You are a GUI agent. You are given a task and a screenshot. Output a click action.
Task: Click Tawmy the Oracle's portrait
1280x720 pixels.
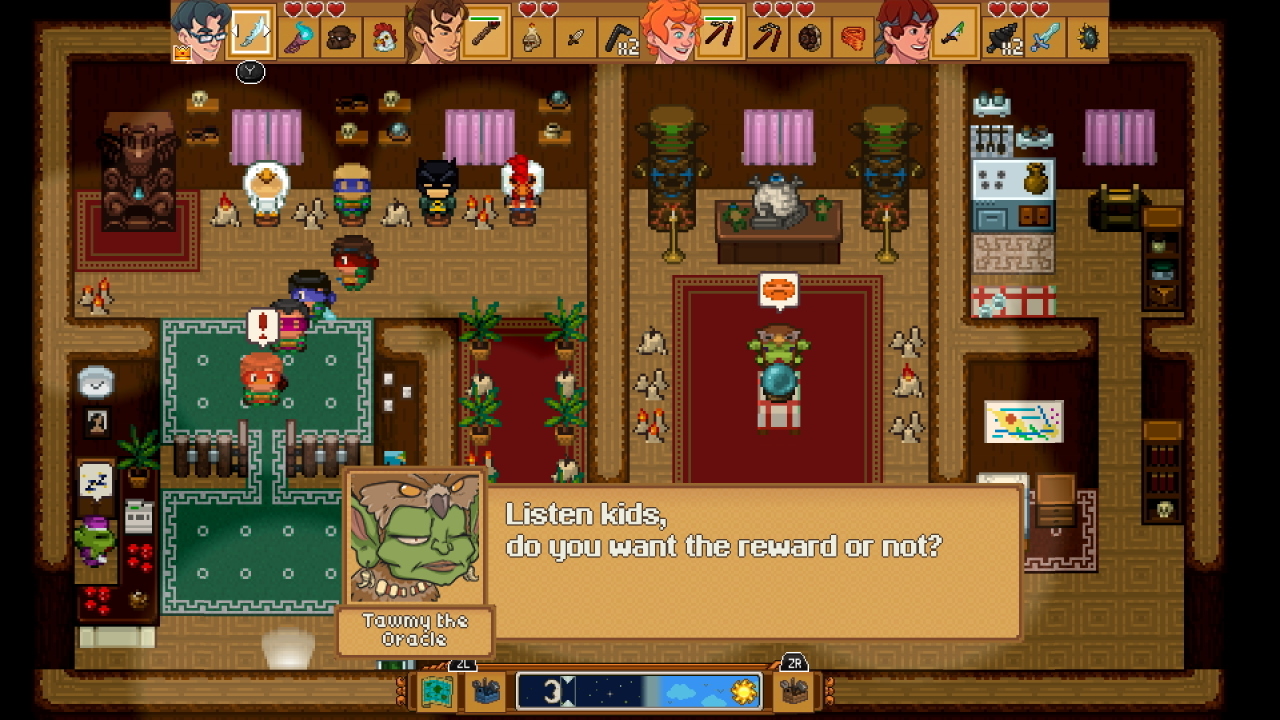click(x=415, y=540)
